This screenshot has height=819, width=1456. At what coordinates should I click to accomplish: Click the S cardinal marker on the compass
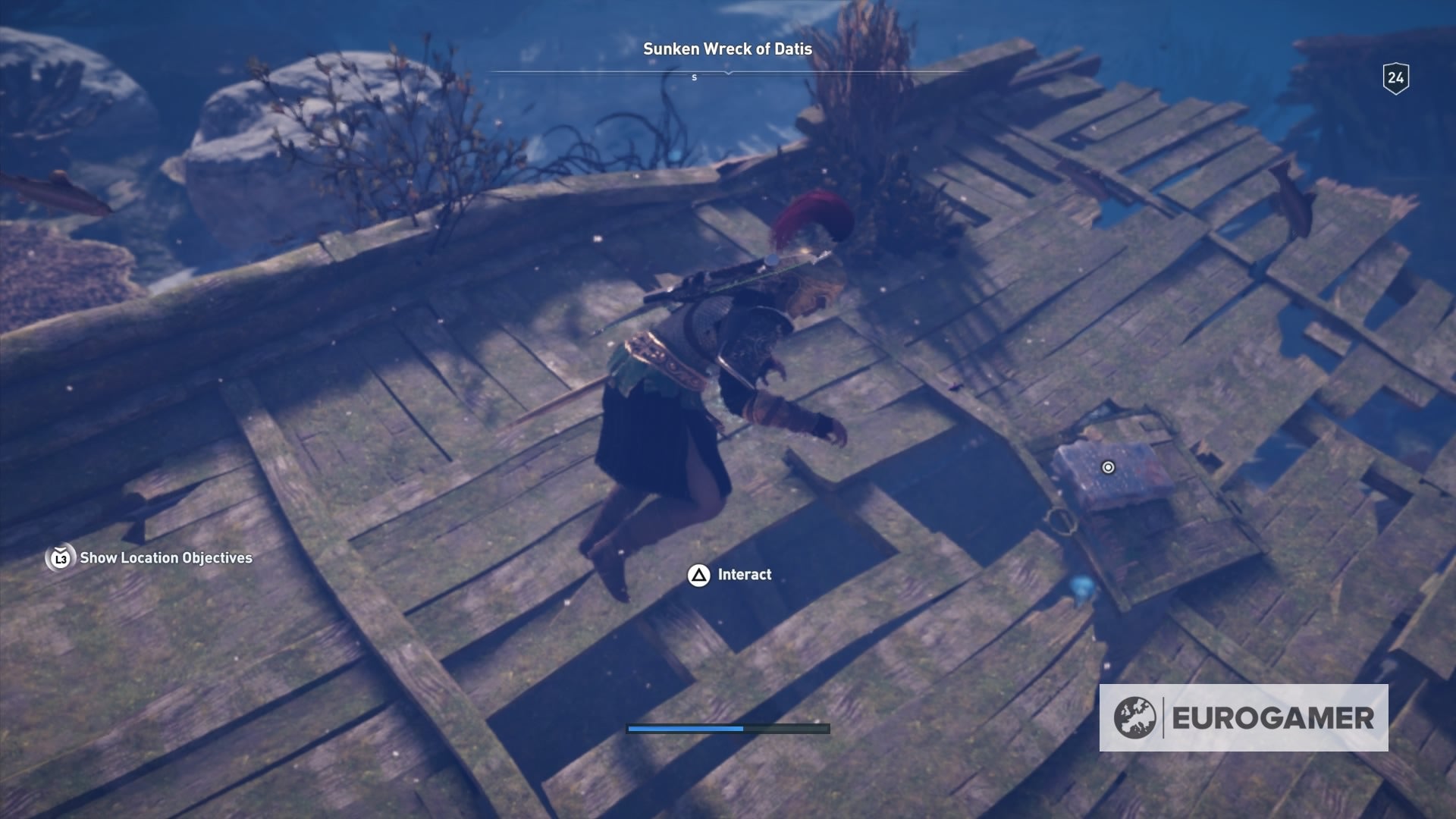click(x=694, y=77)
